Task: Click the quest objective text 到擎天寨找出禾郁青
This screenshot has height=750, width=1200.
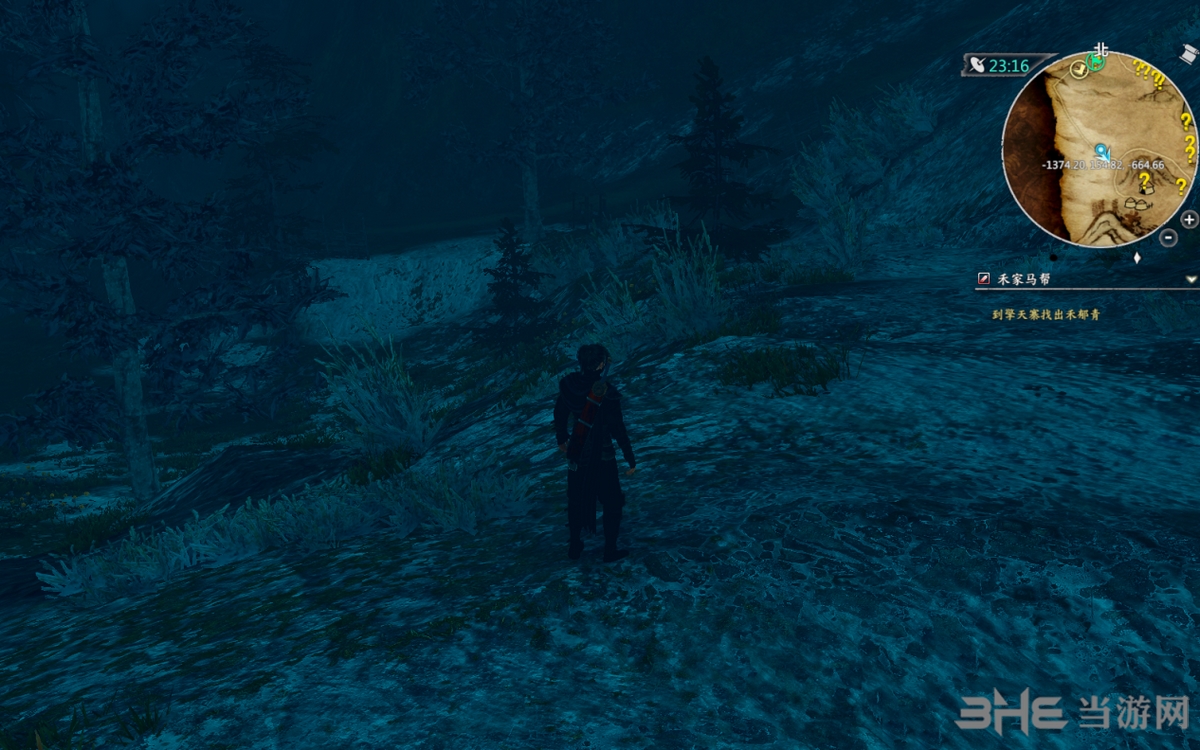Action: 1048,314
